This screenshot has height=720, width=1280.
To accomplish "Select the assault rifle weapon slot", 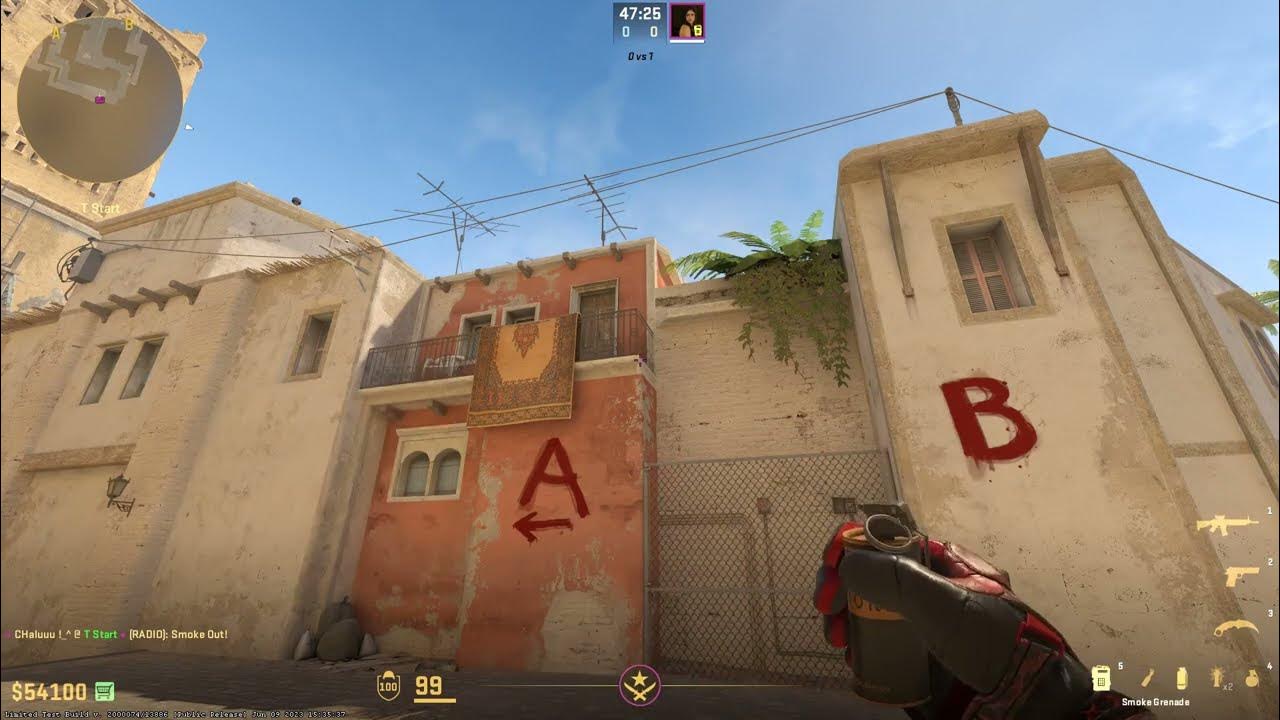I will [x=1227, y=524].
